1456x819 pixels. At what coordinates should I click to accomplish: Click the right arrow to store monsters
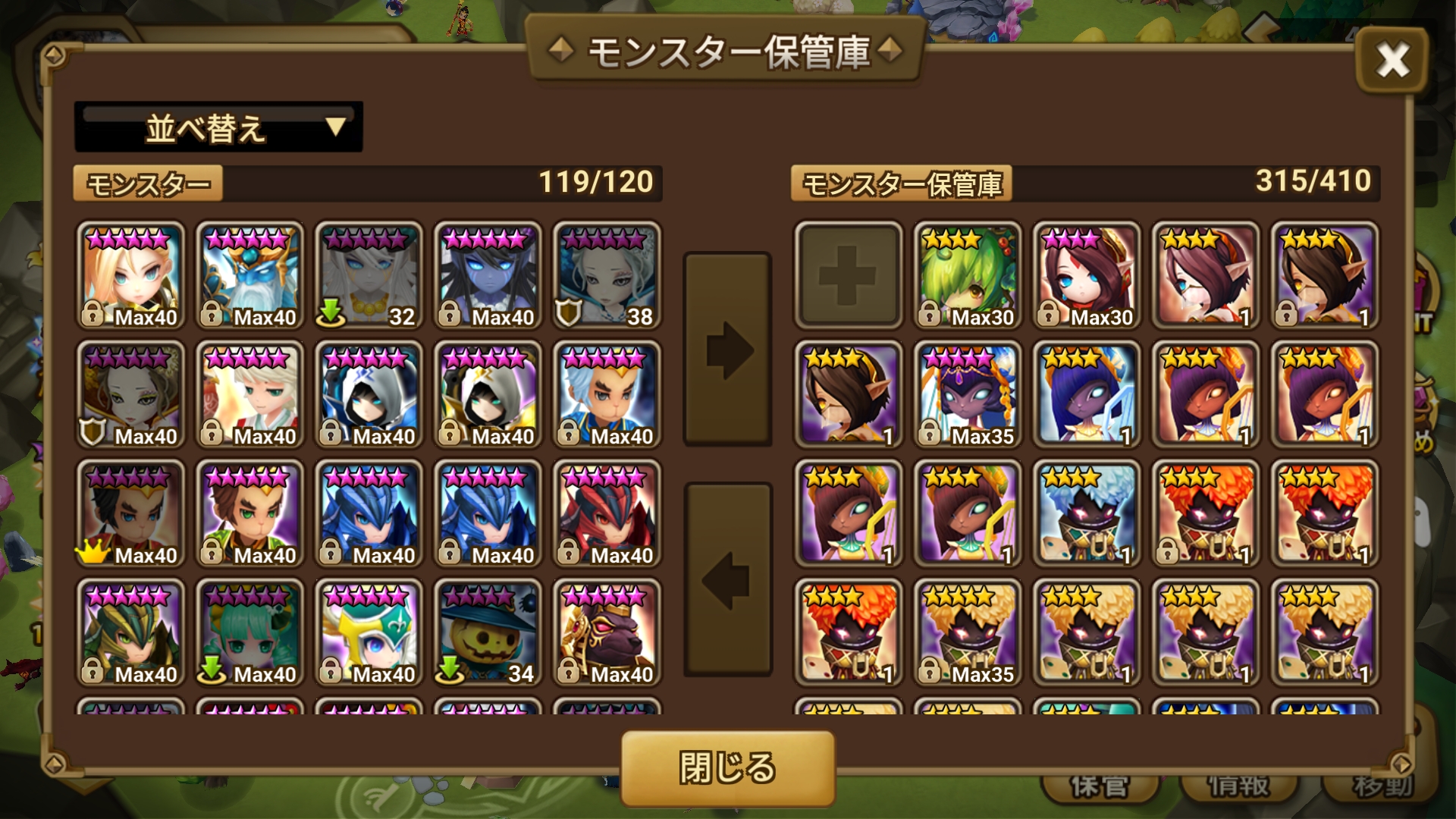(727, 349)
